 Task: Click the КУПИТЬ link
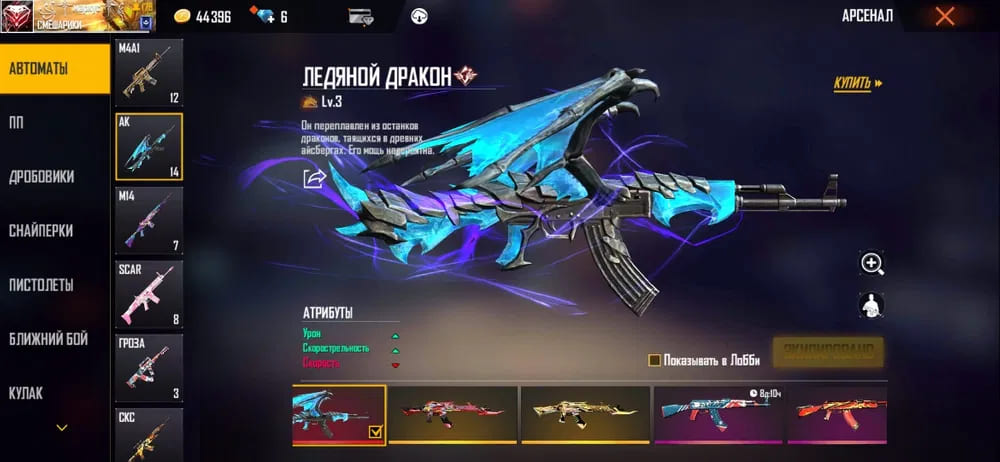pos(858,84)
